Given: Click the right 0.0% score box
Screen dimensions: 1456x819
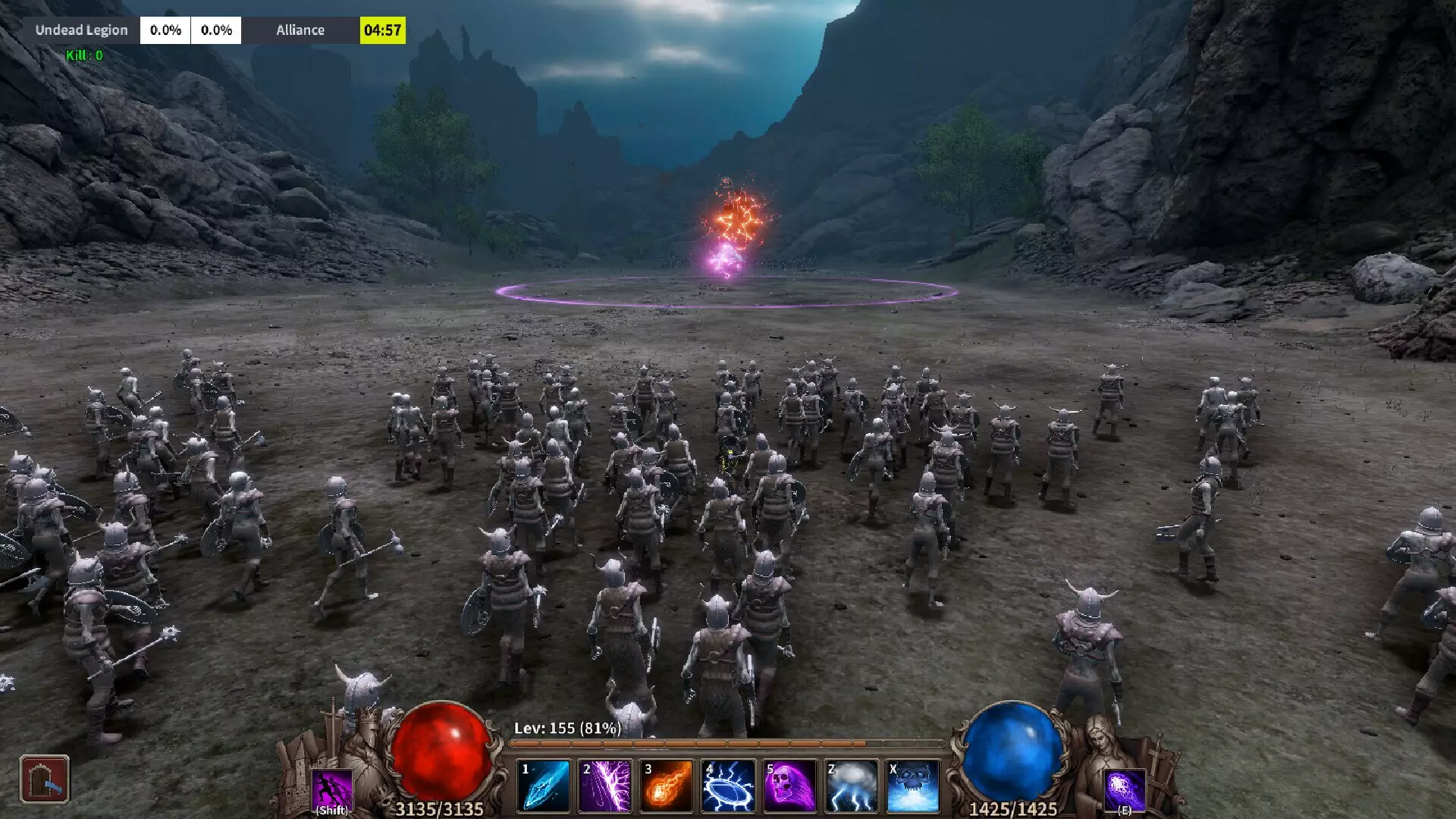Looking at the screenshot, I should point(215,30).
